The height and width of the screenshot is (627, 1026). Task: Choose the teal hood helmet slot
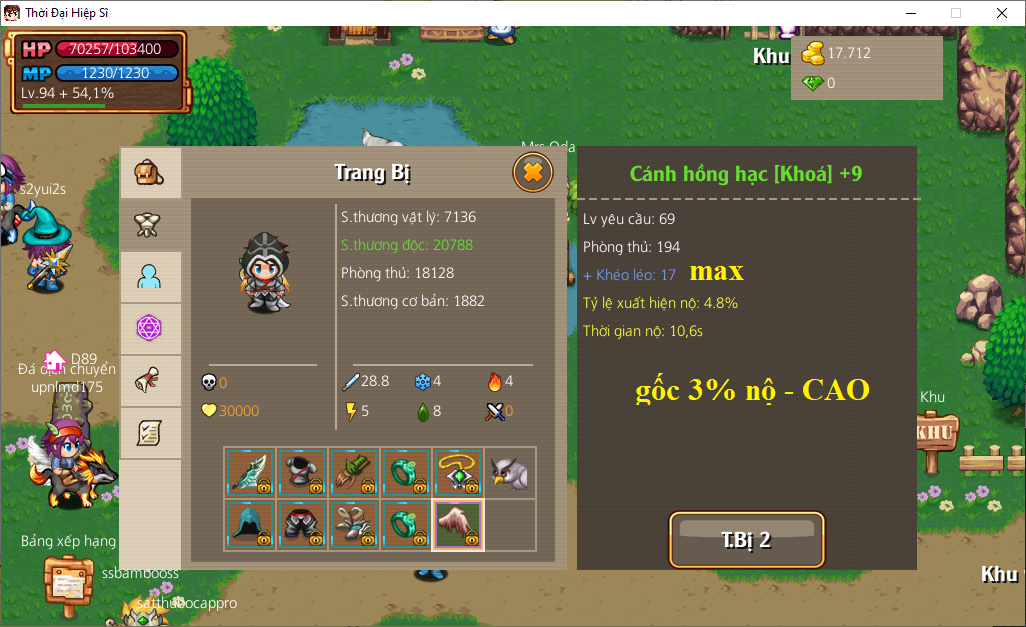point(251,525)
